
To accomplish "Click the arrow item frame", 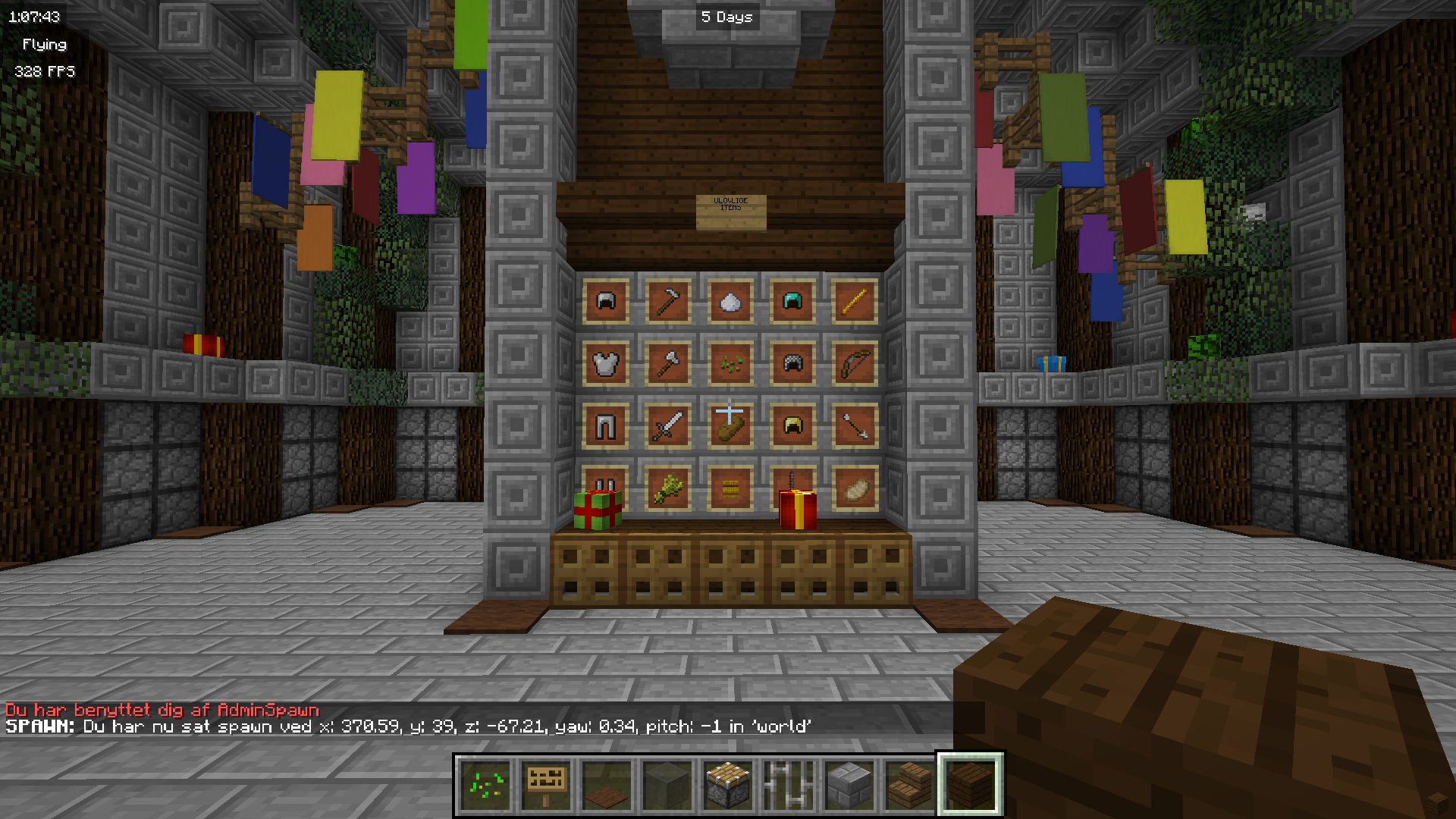I will point(855,425).
